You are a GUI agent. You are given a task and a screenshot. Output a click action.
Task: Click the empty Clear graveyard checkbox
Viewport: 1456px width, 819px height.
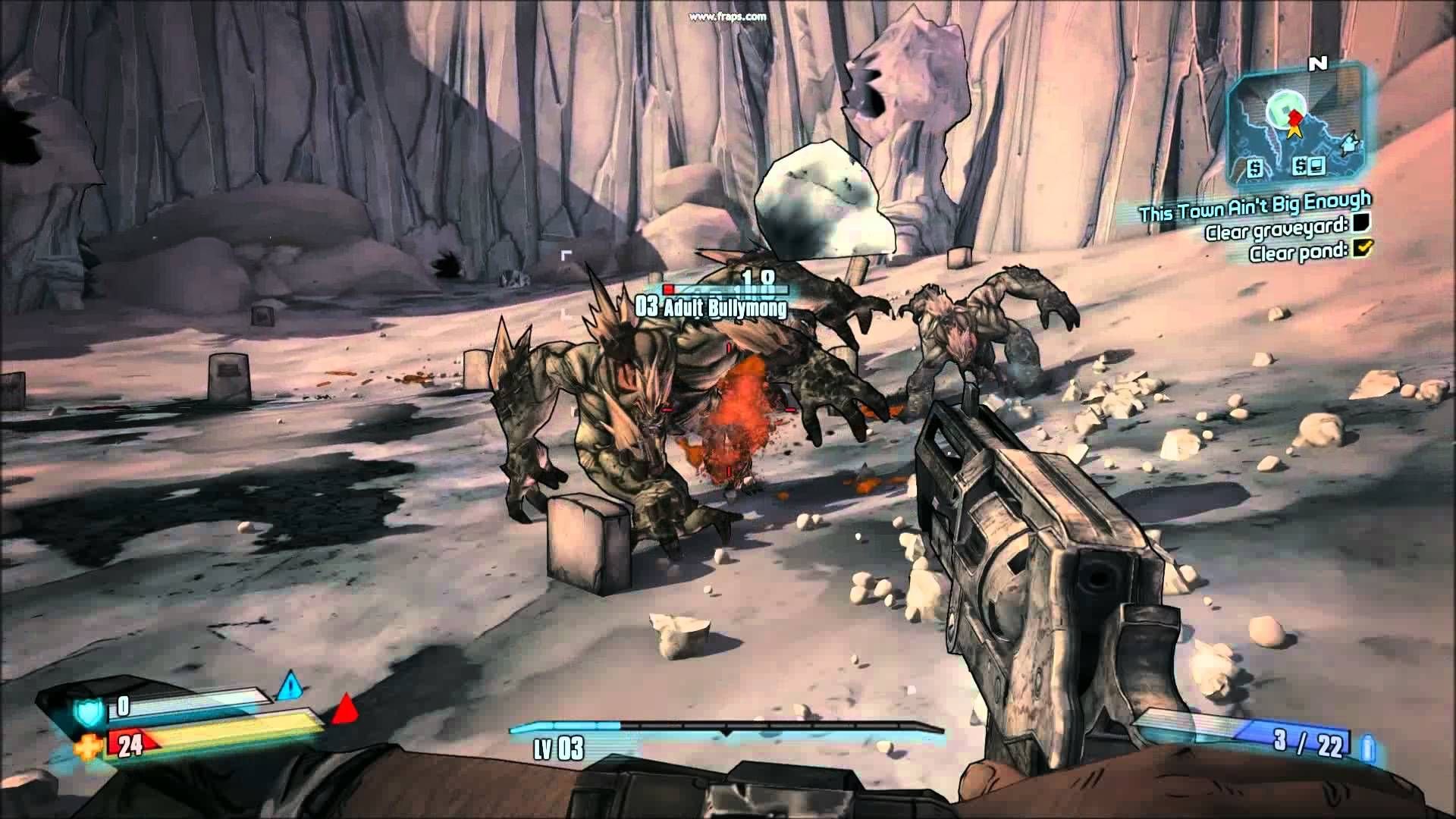[x=1357, y=221]
